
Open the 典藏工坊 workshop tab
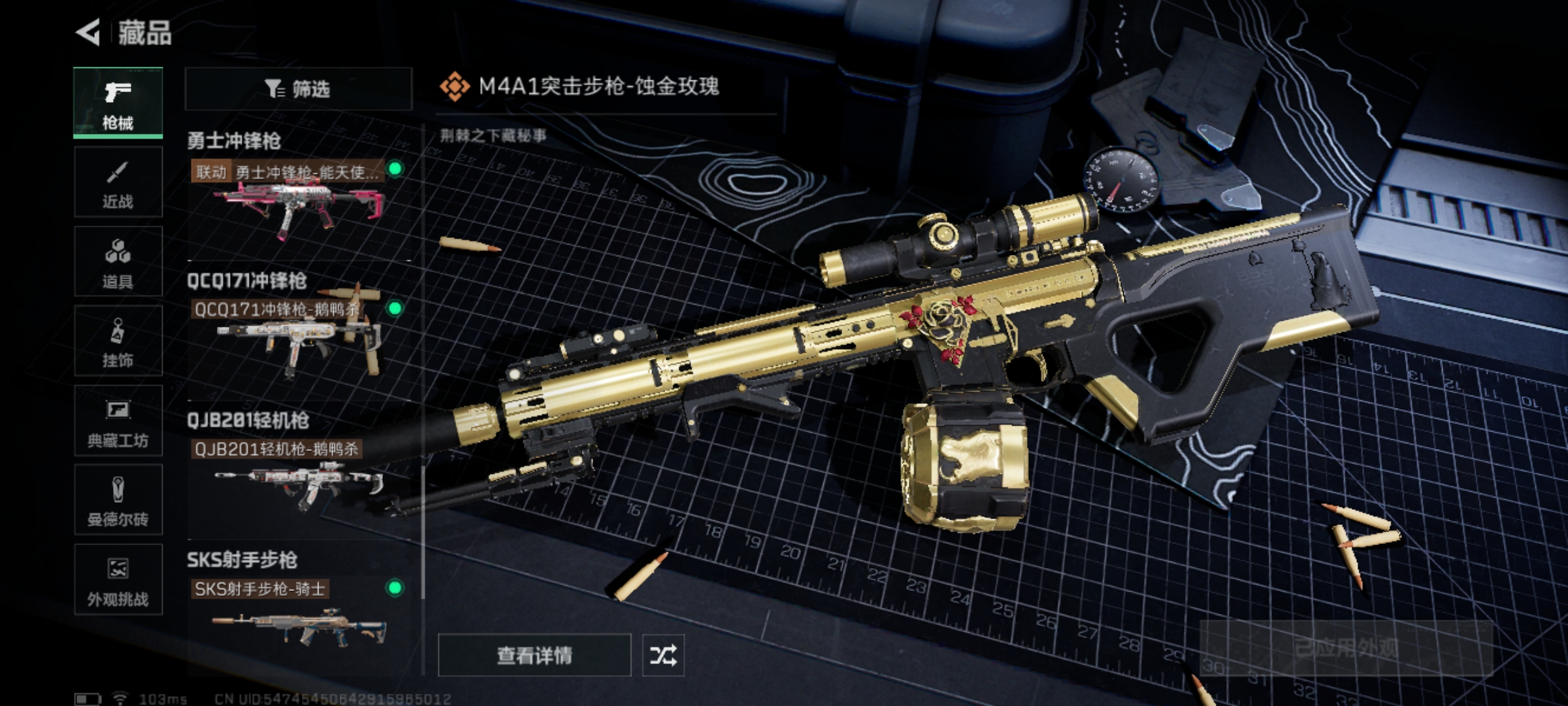pos(118,421)
